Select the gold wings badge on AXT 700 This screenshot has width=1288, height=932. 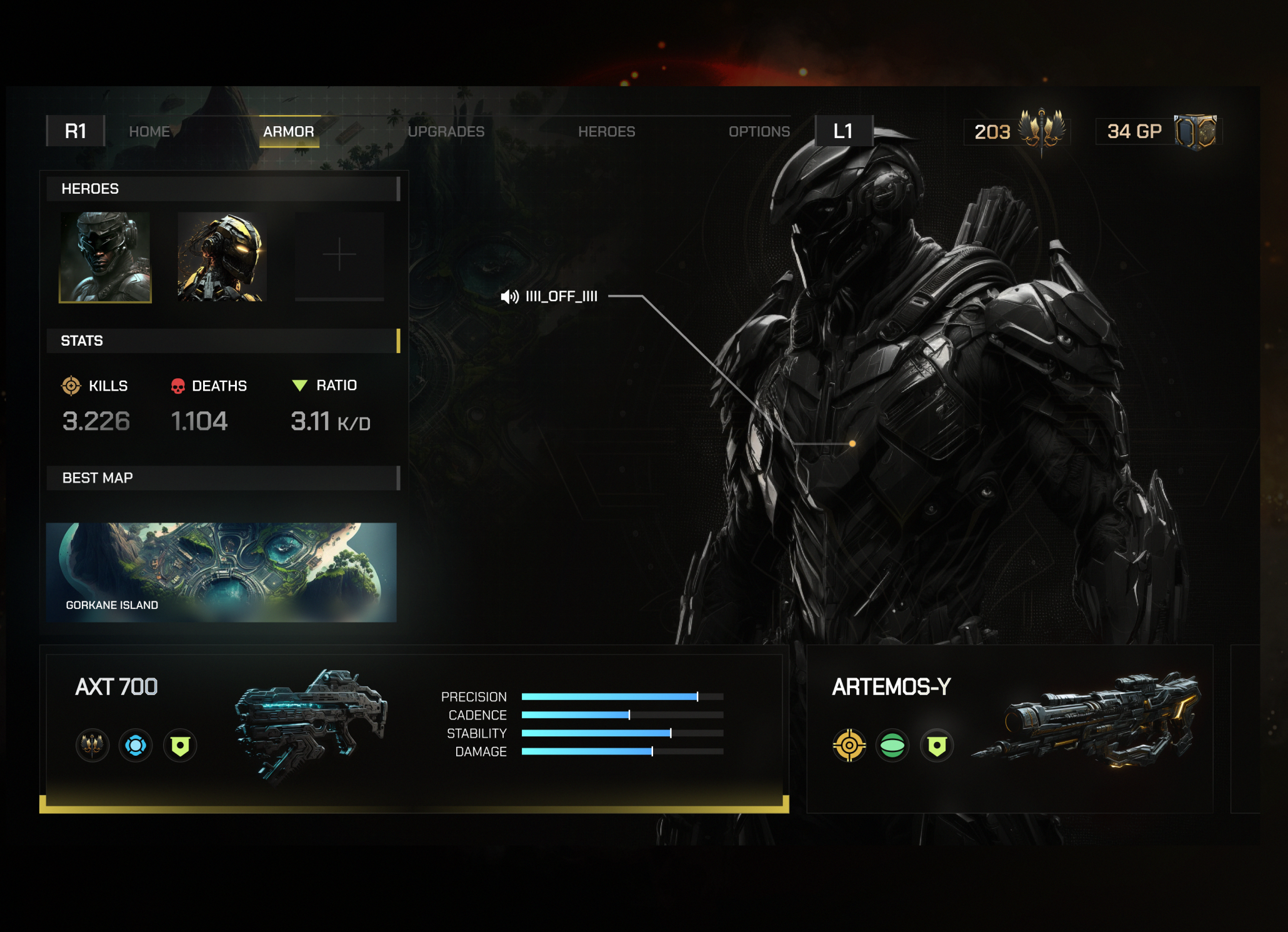point(92,746)
